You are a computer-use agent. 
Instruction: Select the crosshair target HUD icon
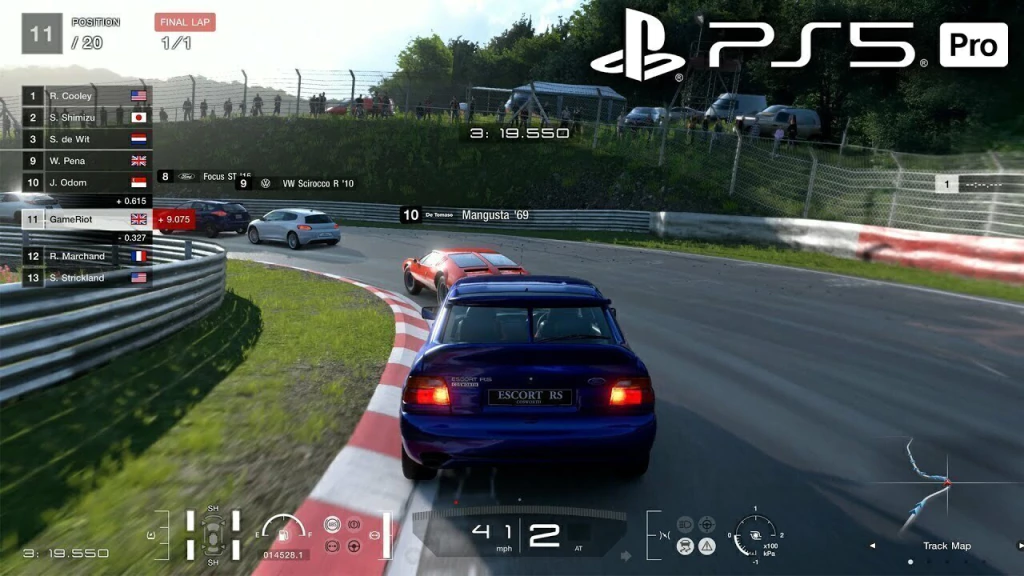tap(707, 523)
